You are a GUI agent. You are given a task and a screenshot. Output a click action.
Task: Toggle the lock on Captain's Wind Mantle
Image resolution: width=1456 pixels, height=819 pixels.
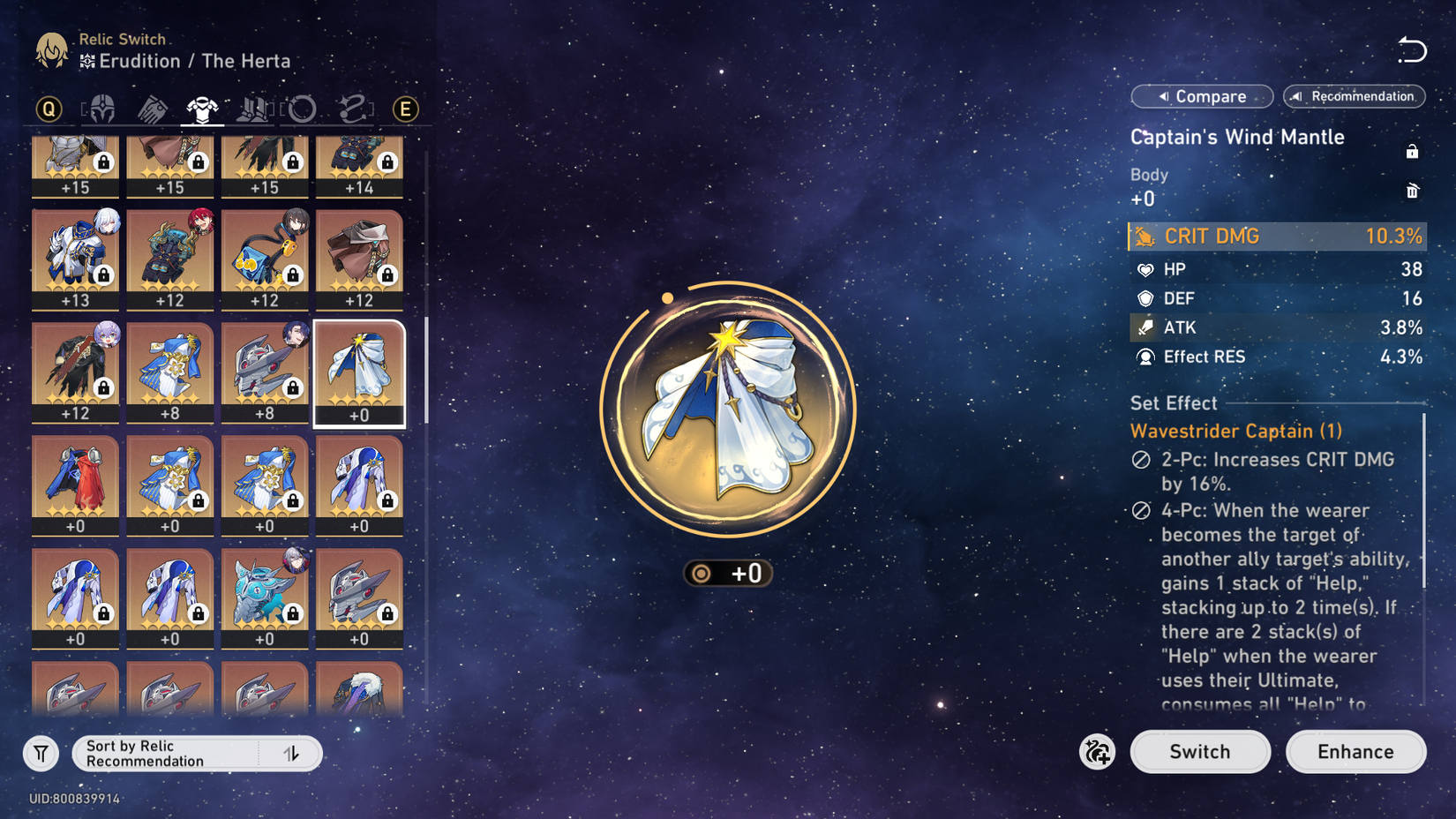1412,151
